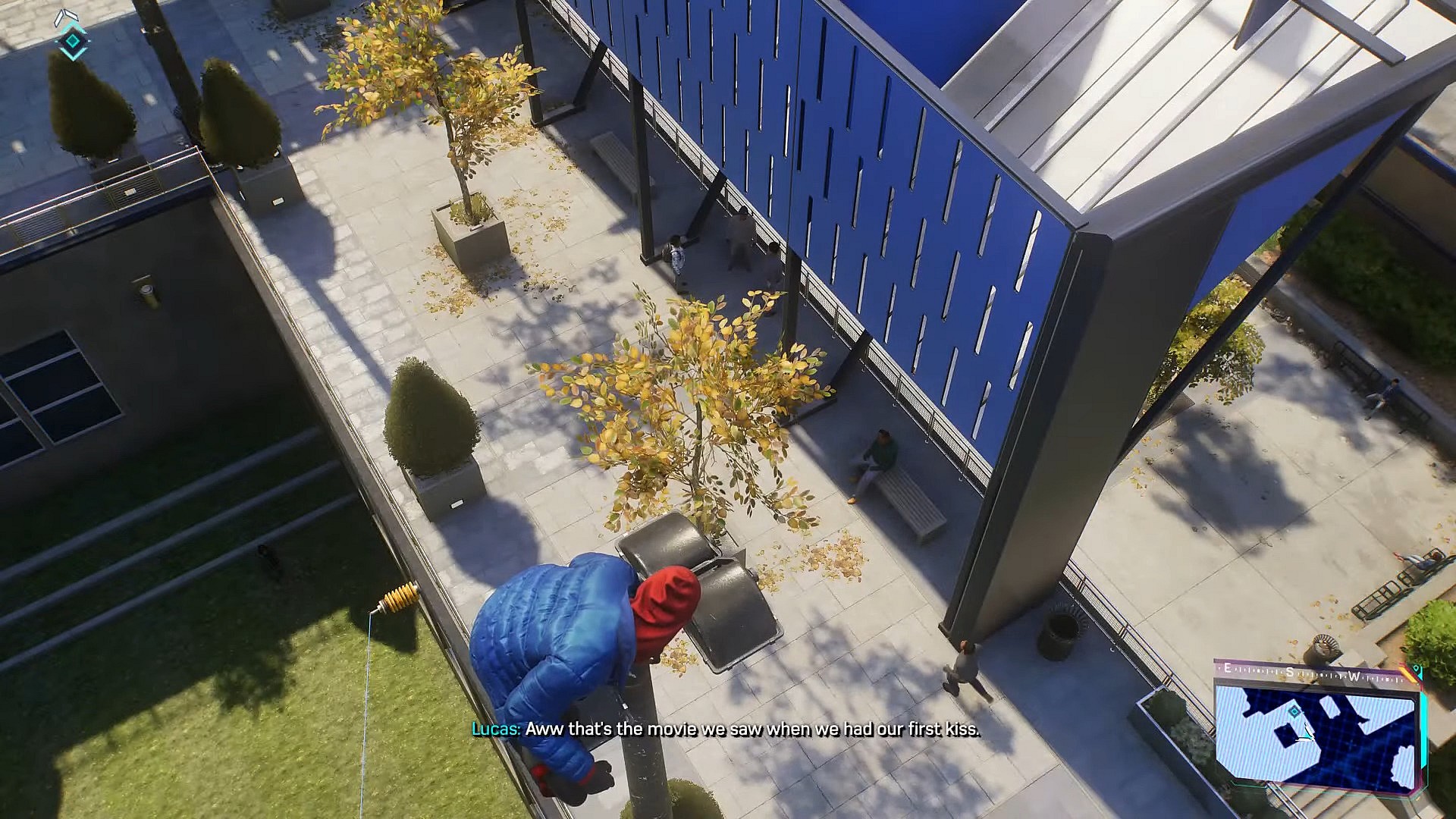The height and width of the screenshot is (819, 1456).
Task: Select the diamond objective icon inside the minimap
Action: (x=1294, y=711)
